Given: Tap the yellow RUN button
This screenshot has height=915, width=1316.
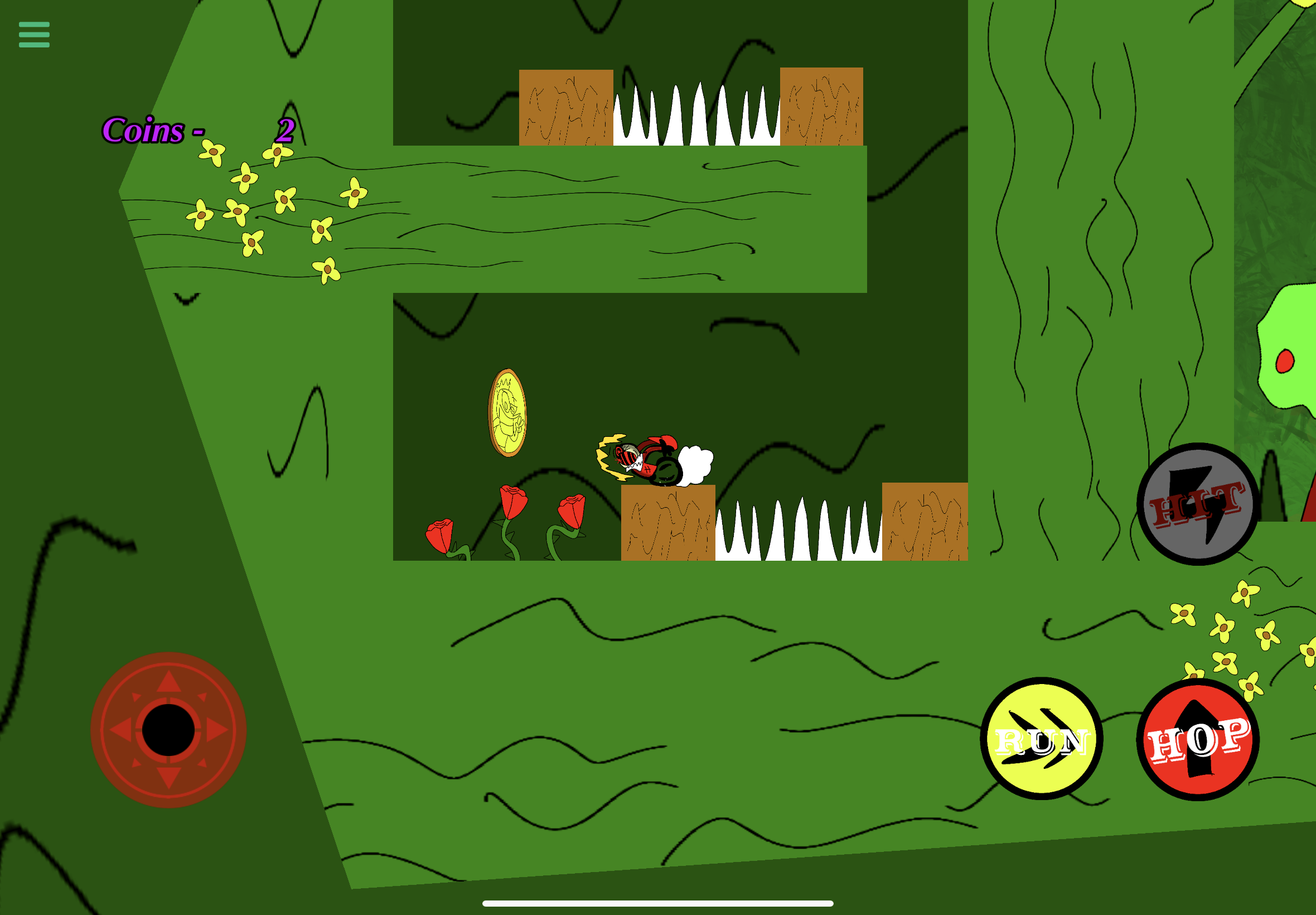Looking at the screenshot, I should tap(1041, 739).
